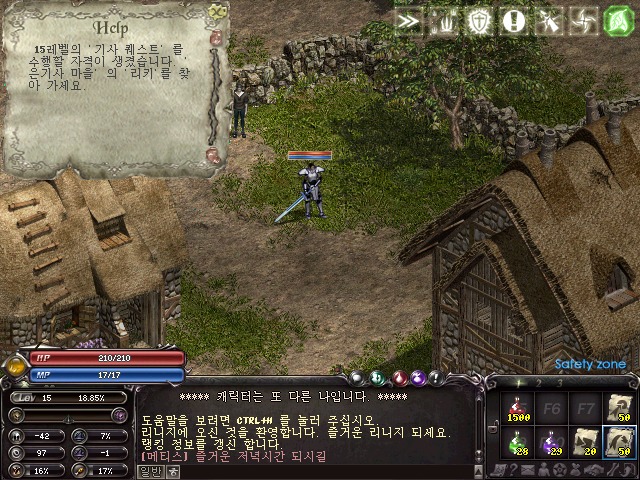Click the four-blade pinwheel buff icon
This screenshot has width=640, height=480.
click(584, 20)
